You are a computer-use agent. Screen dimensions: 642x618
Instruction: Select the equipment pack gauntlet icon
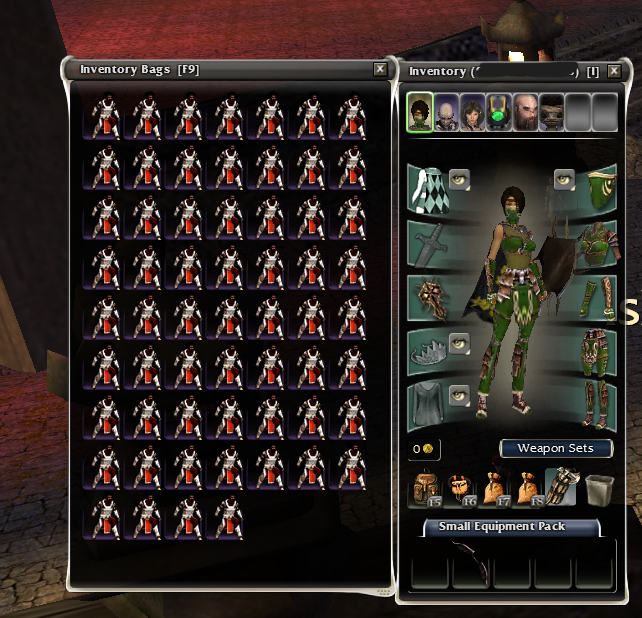point(561,489)
